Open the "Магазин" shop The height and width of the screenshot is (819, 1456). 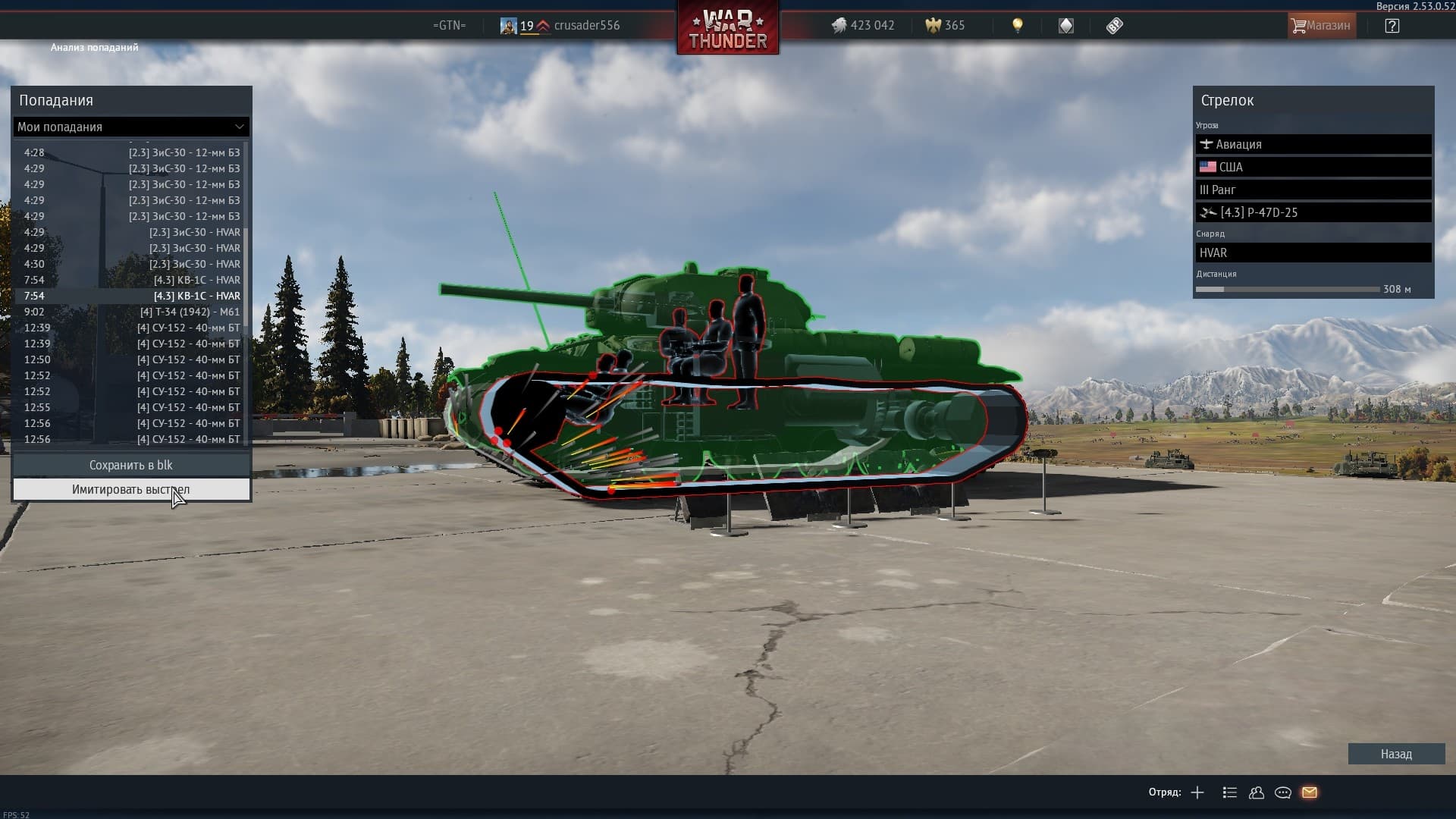1321,26
